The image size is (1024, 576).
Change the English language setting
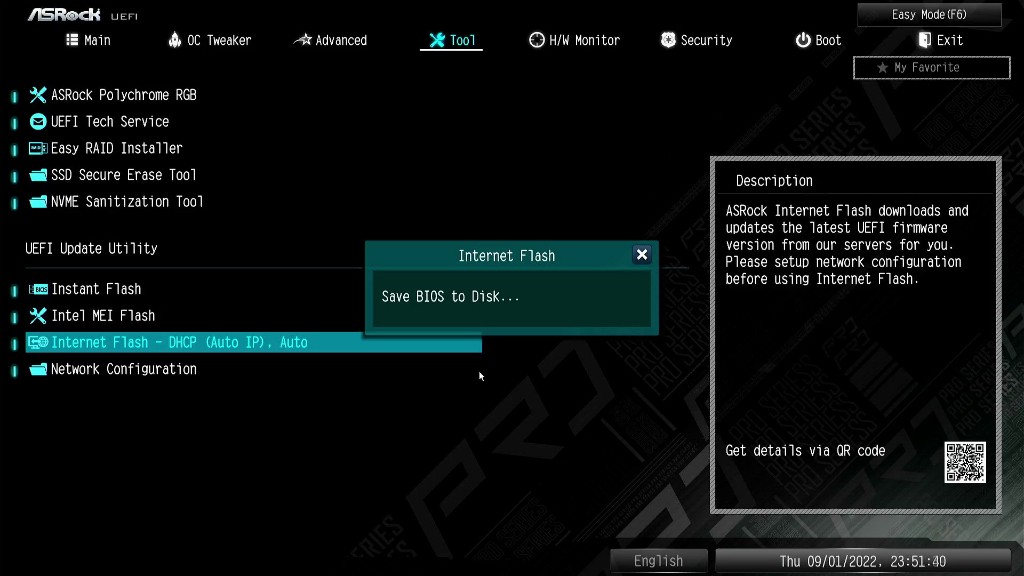[658, 561]
